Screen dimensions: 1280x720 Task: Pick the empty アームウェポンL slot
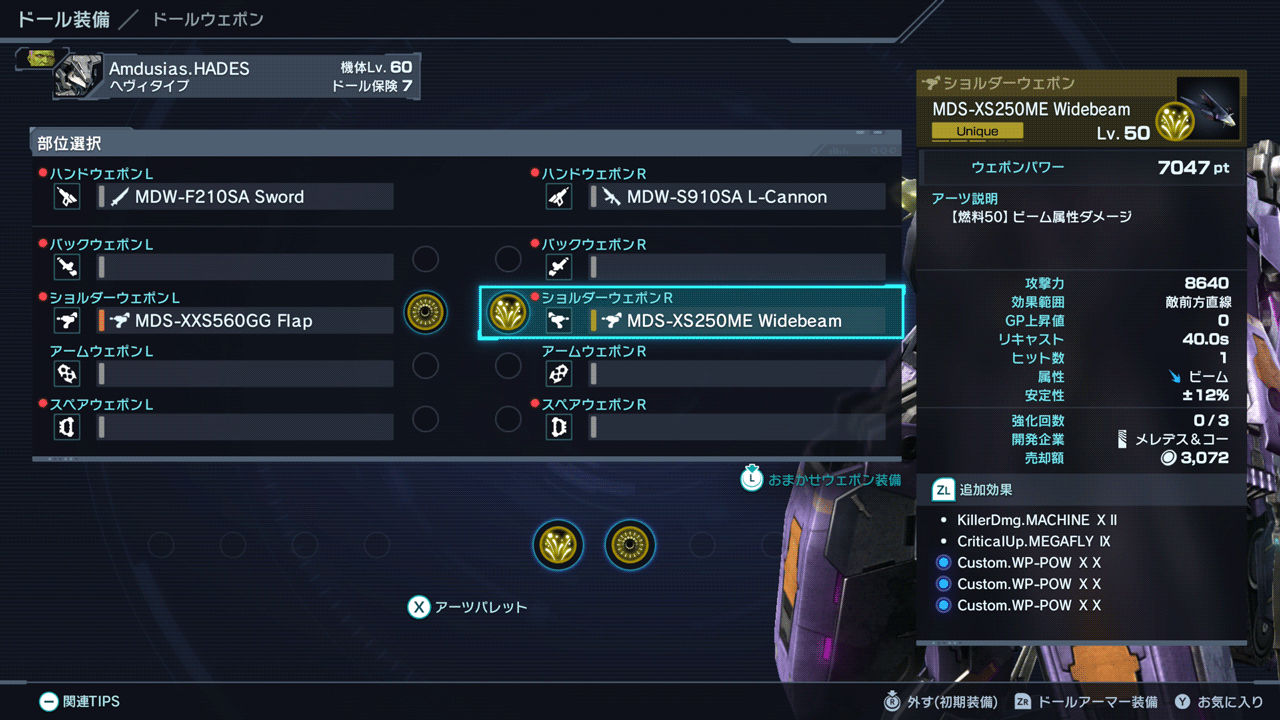point(245,374)
